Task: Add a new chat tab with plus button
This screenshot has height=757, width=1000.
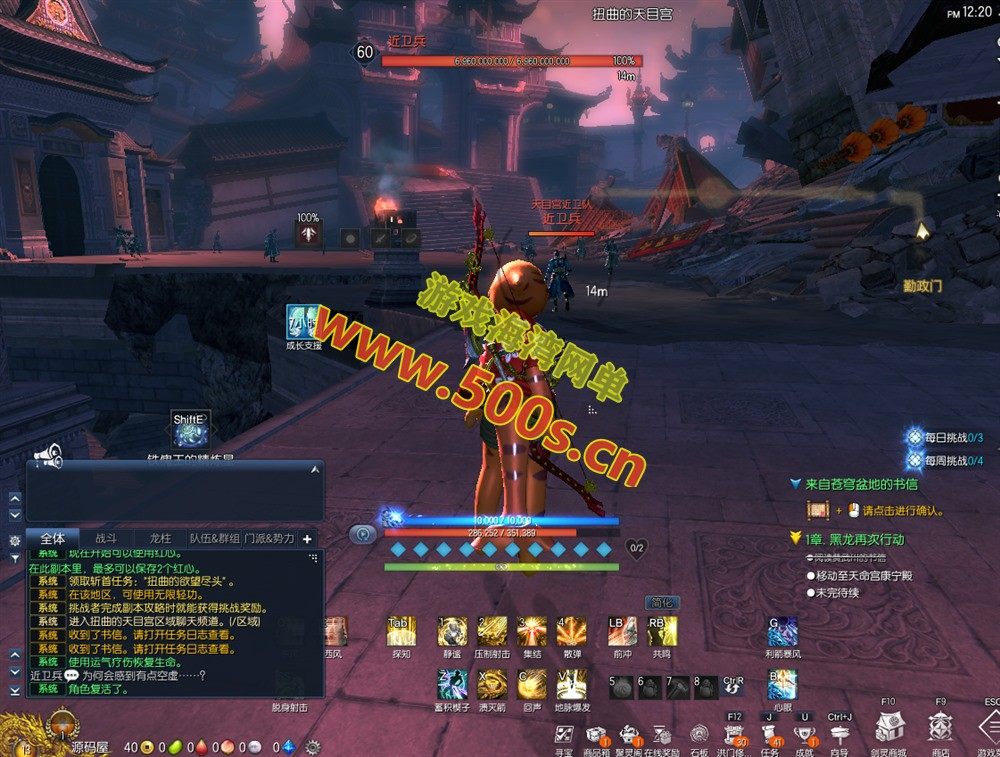Action: 307,538
